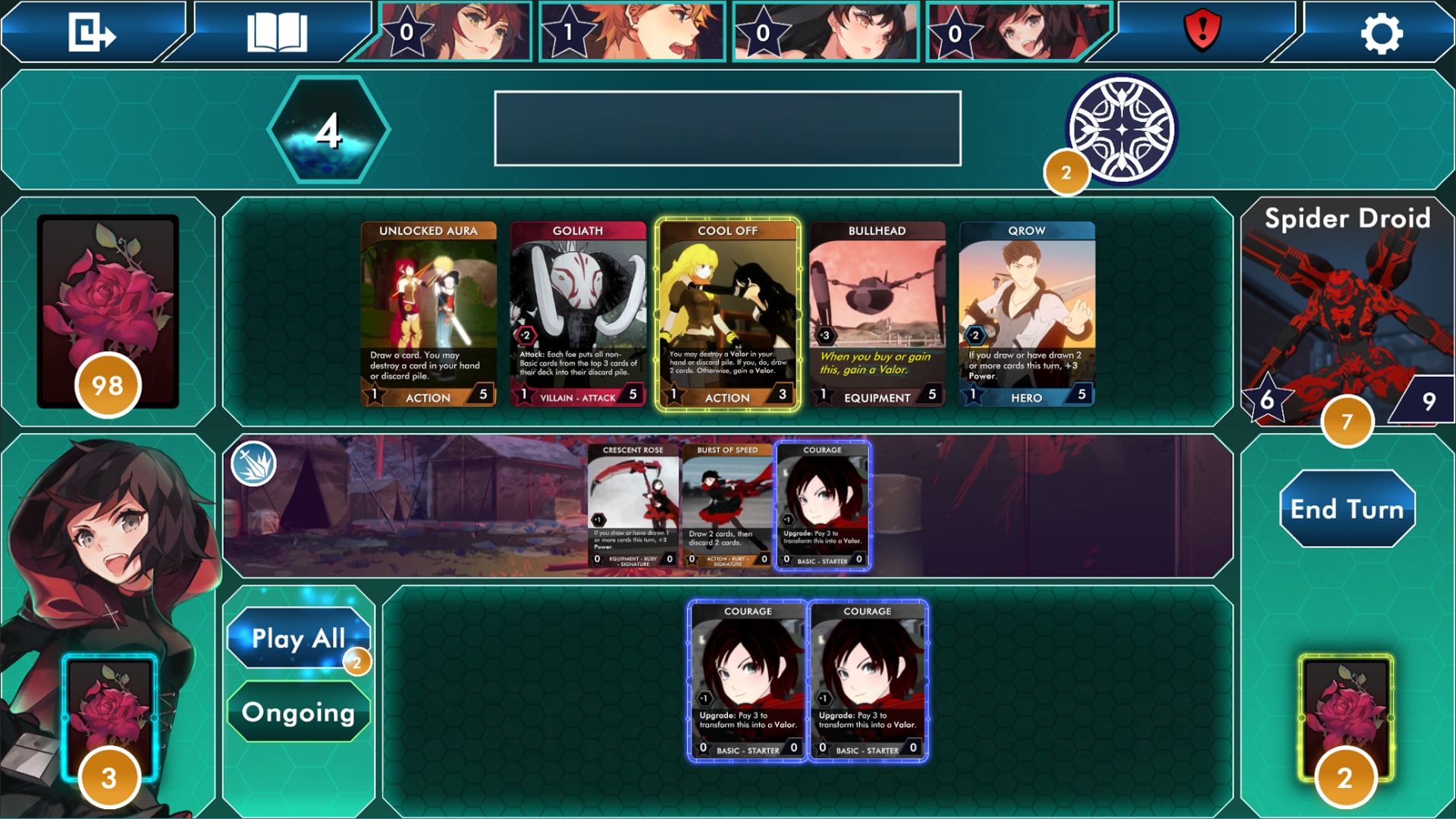Click the End Turn button
Viewport: 1456px width, 819px height.
[x=1346, y=510]
